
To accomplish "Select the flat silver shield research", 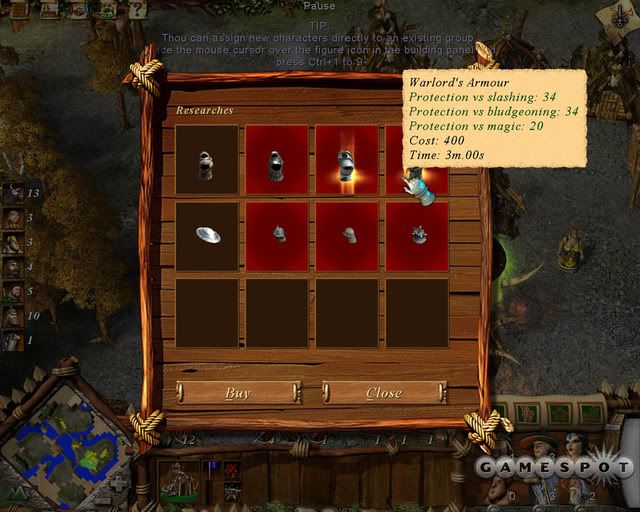I will [x=207, y=234].
